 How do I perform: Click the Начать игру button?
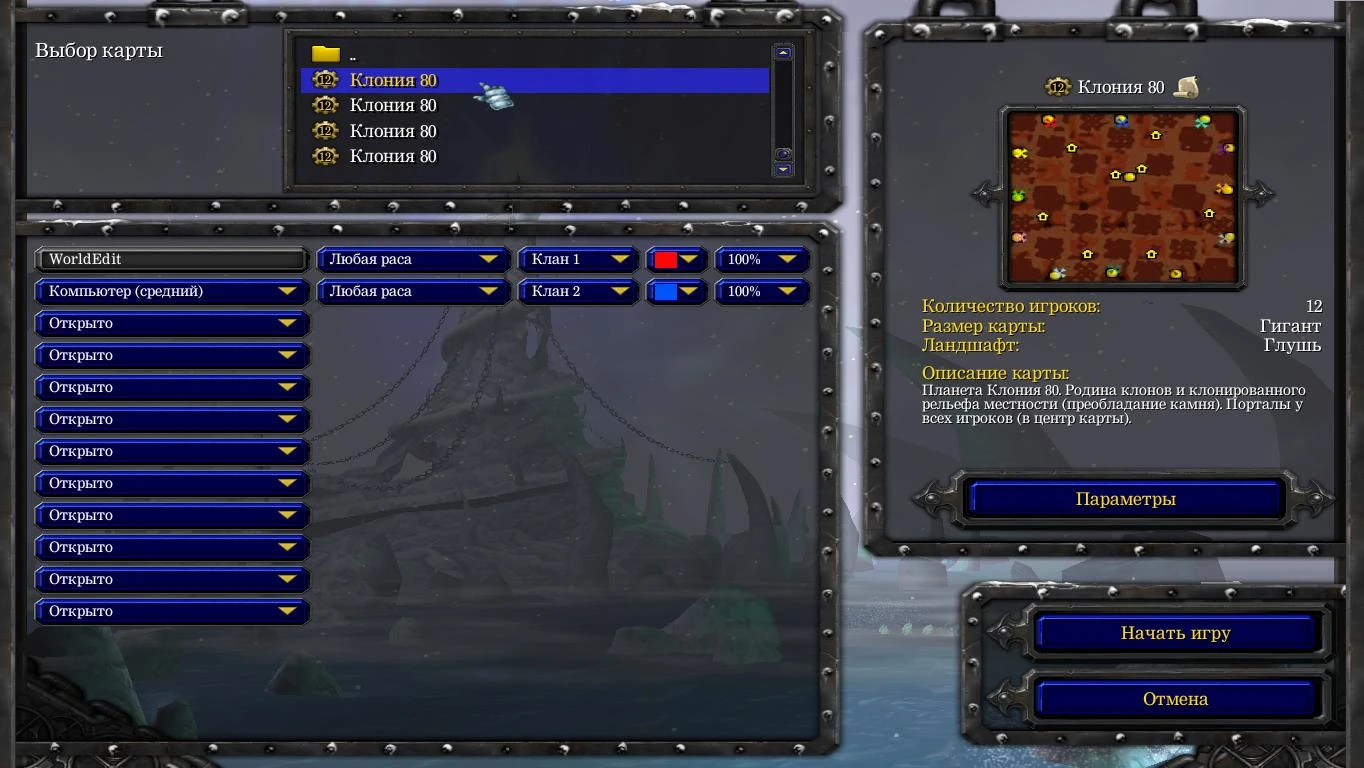pyautogui.click(x=1177, y=633)
